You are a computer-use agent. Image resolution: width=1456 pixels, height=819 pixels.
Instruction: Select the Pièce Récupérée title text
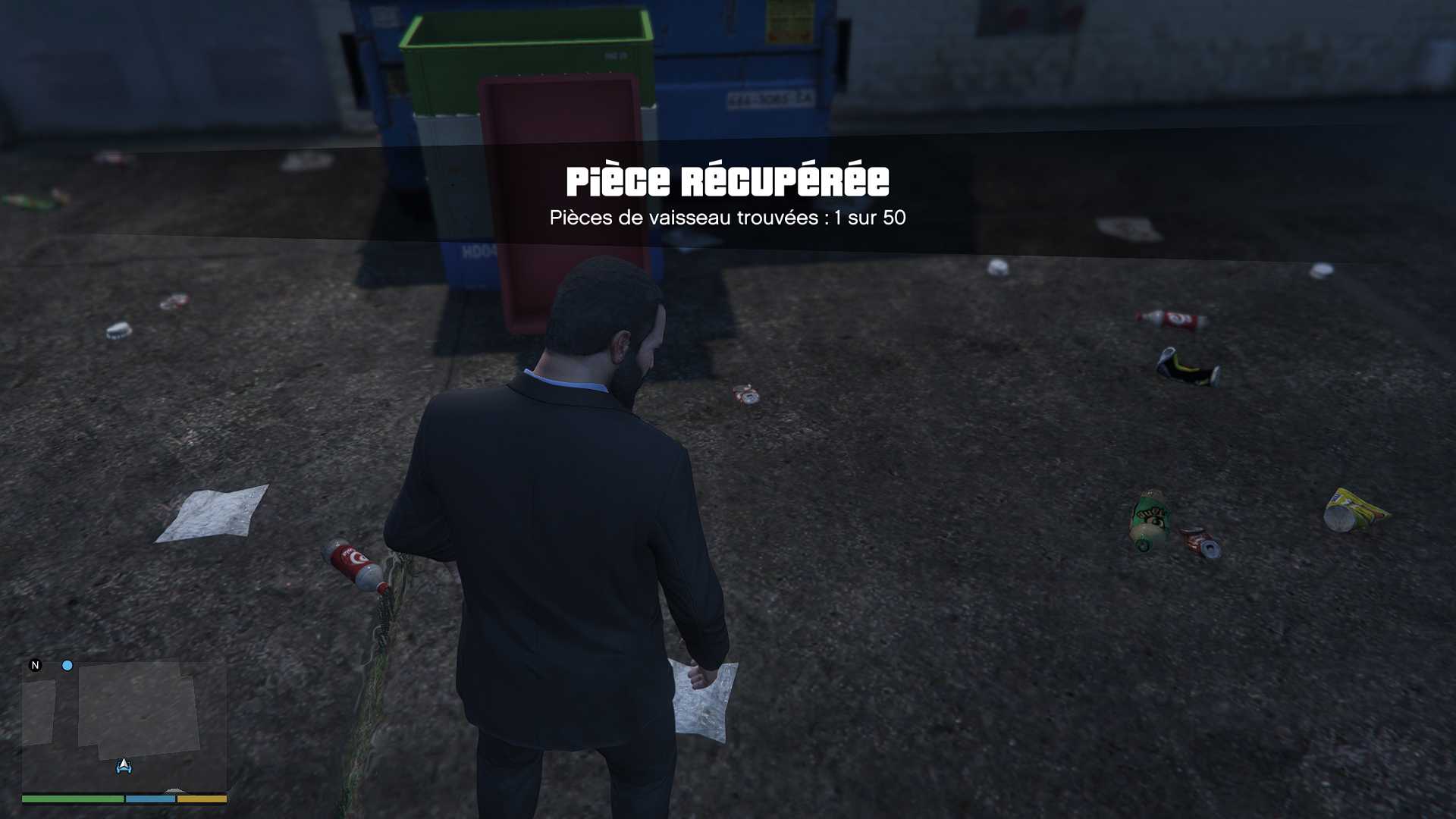(x=726, y=180)
